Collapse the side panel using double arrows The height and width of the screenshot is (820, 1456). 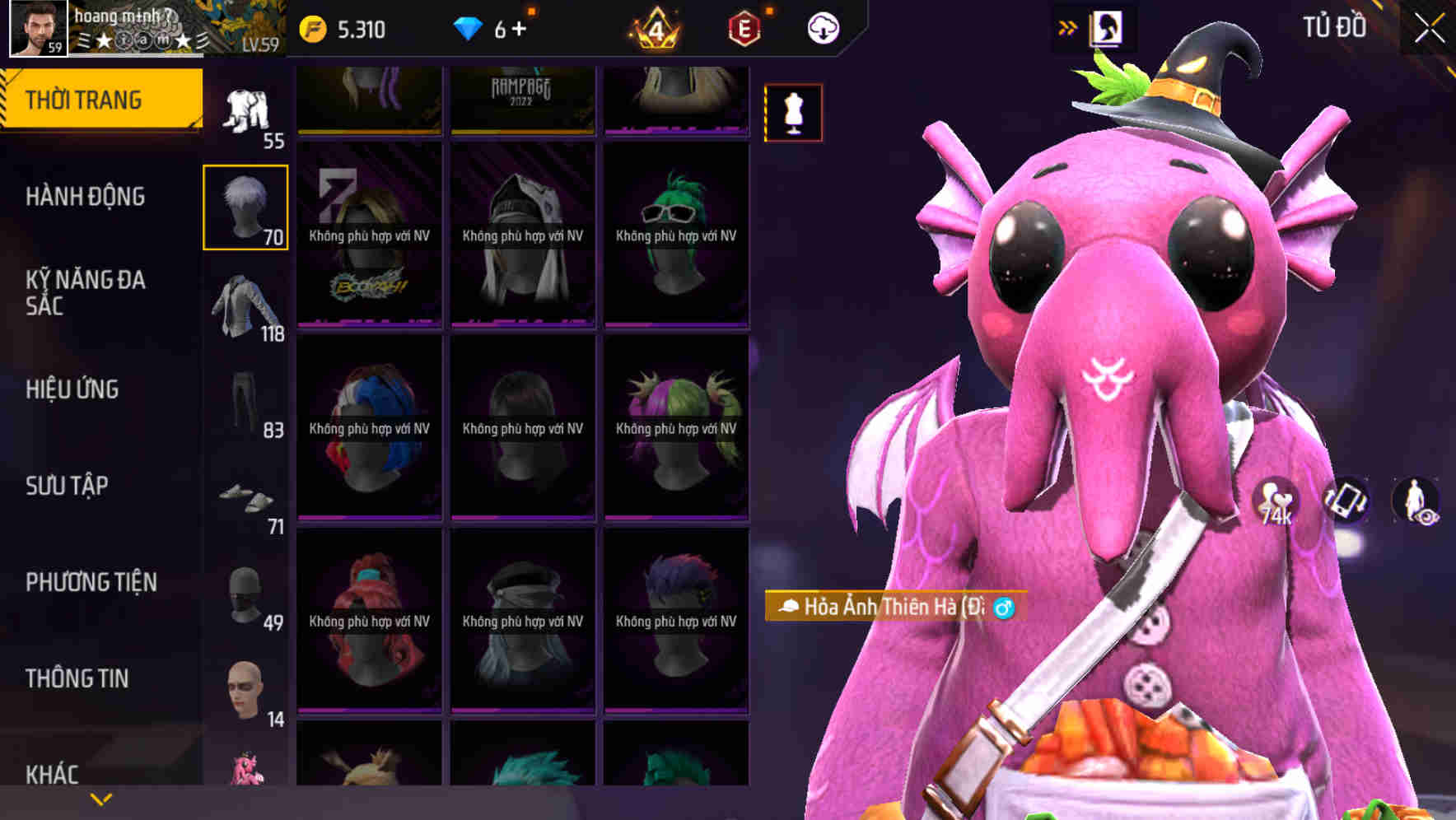[1068, 26]
